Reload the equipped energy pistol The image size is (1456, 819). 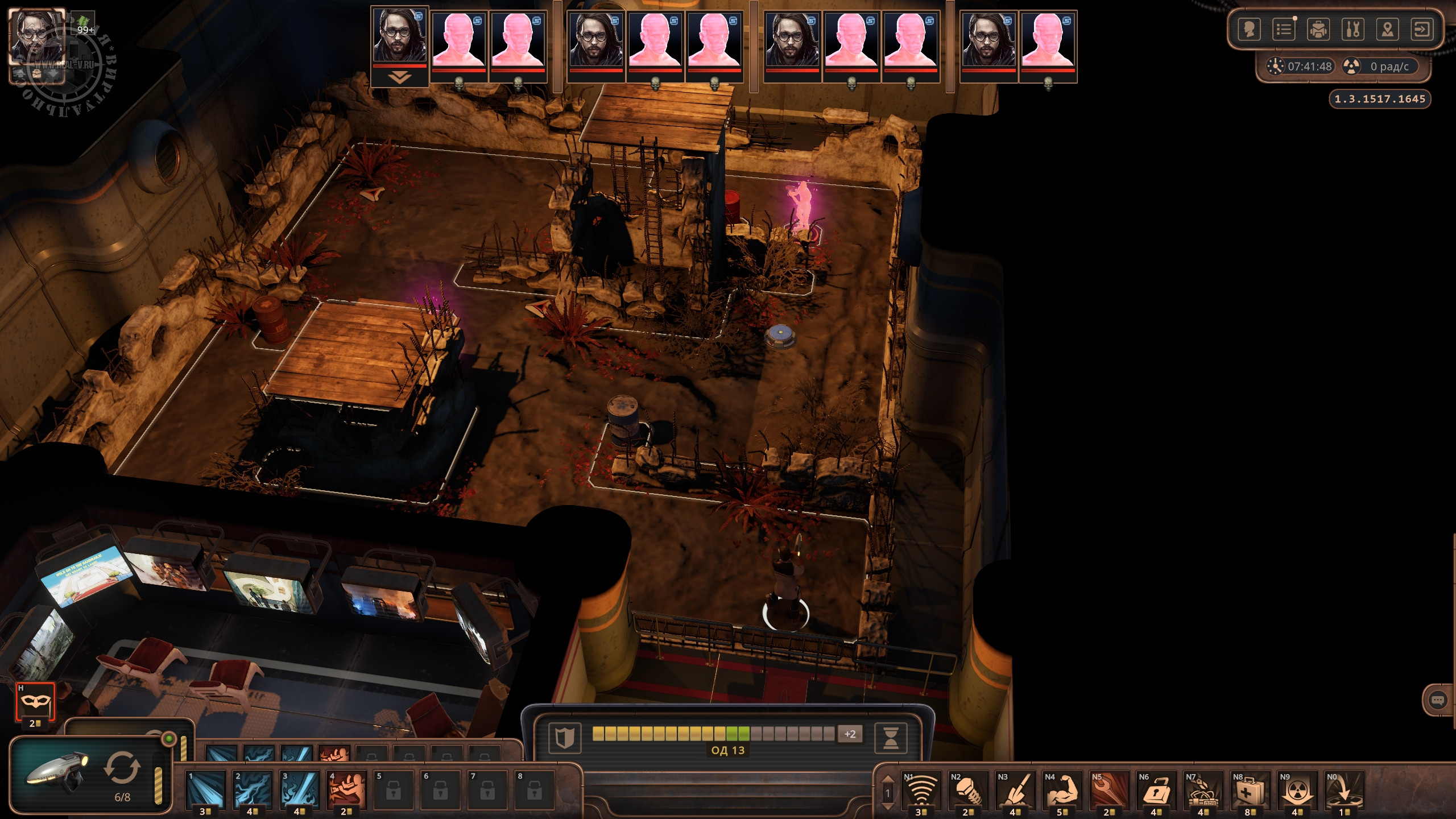(122, 768)
